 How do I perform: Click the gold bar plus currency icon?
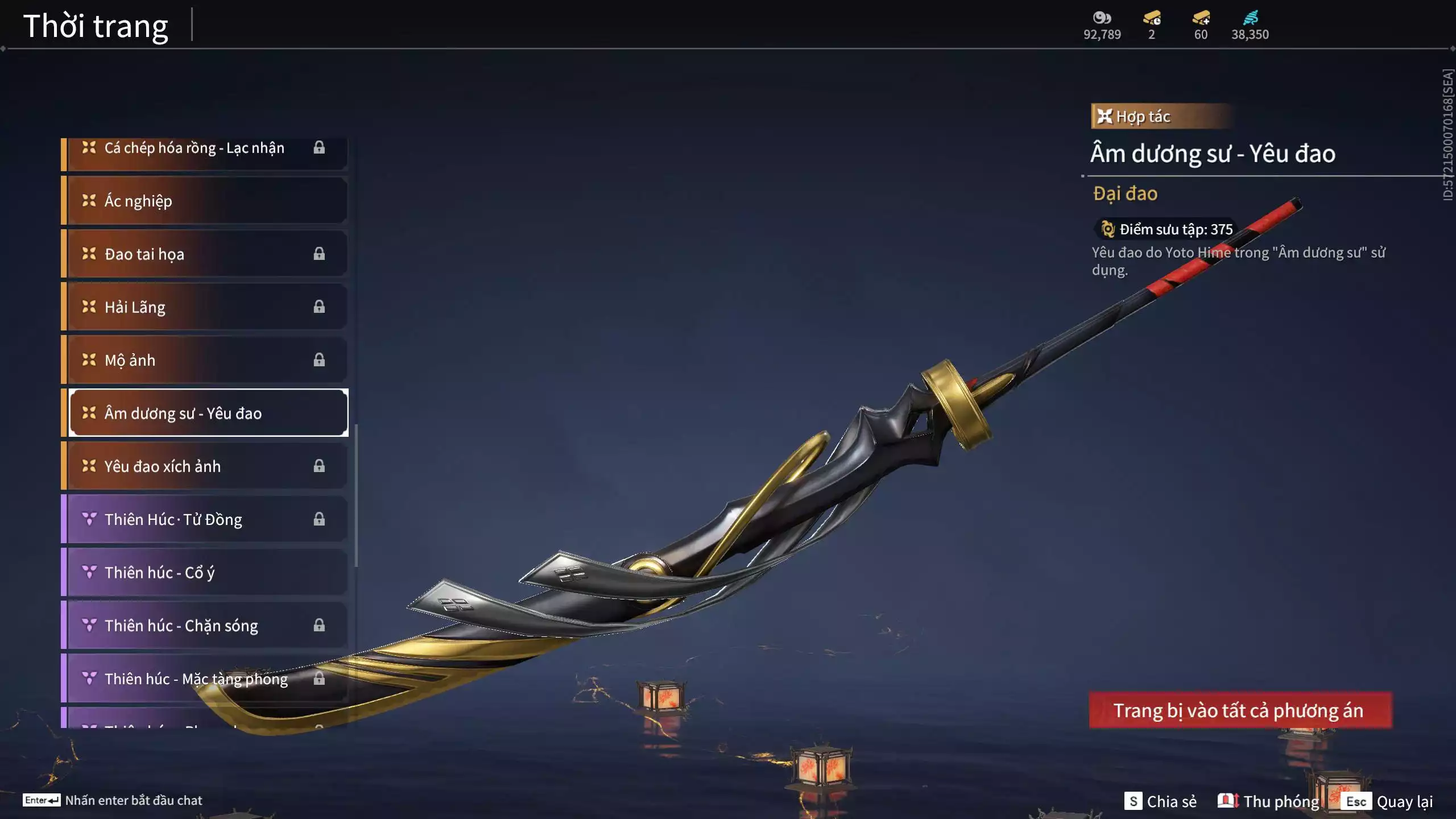[x=1201, y=18]
